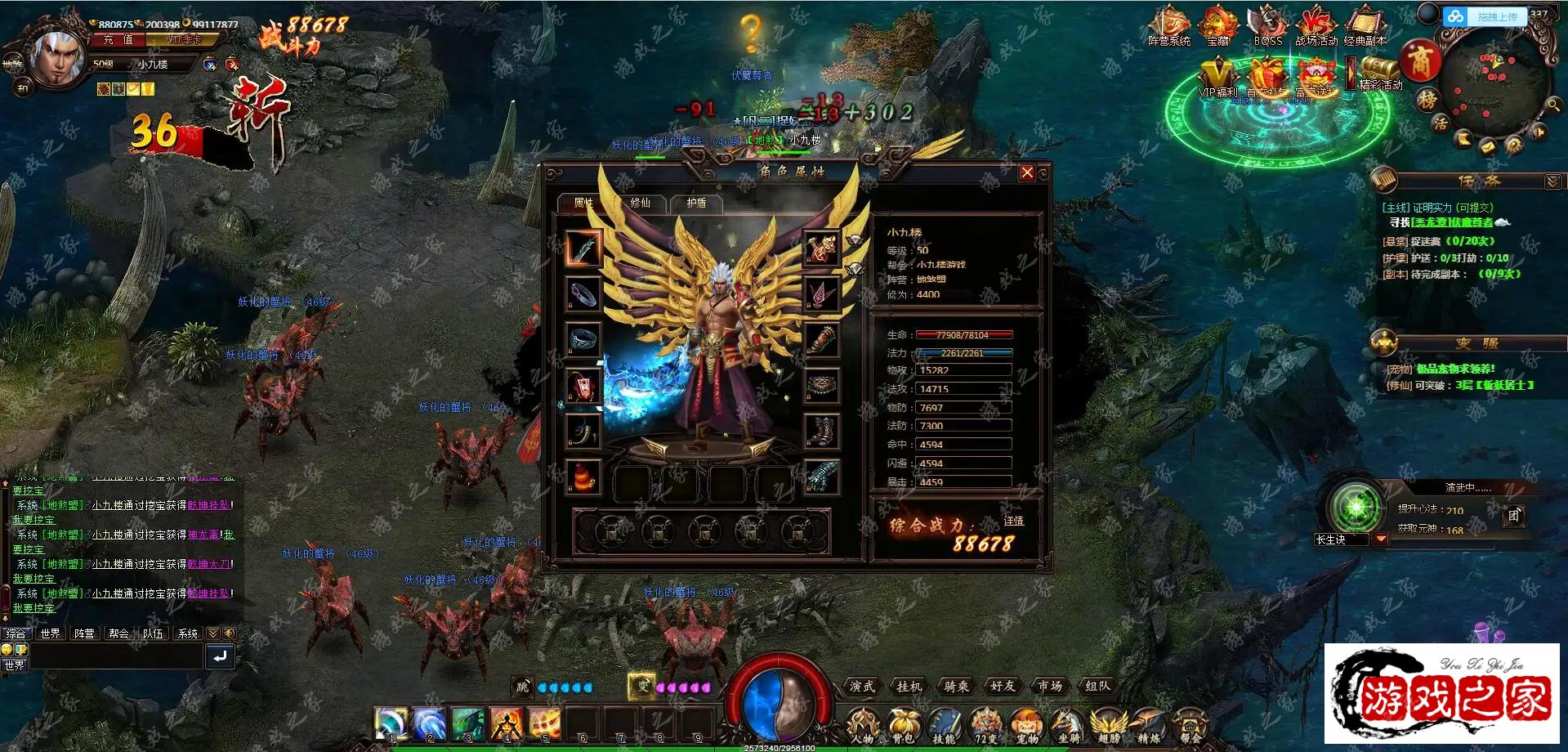Click the minimap magnifier button

pos(1553,105)
